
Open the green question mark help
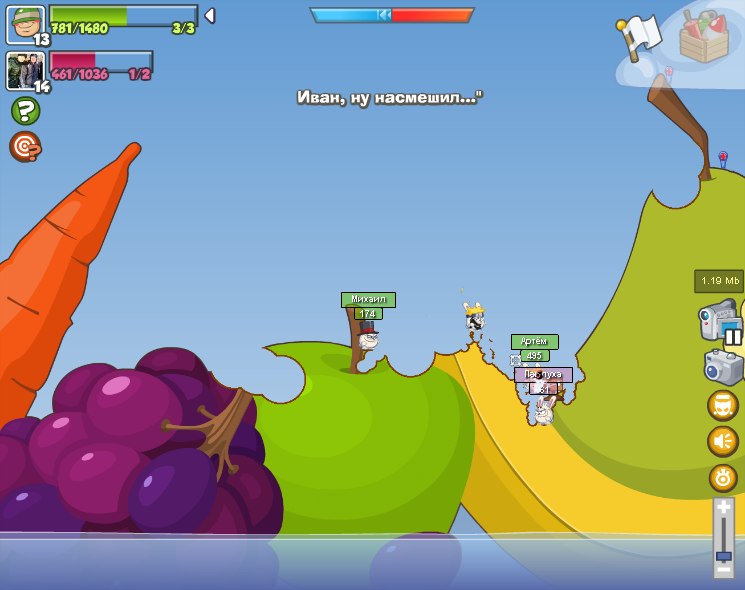(25, 110)
